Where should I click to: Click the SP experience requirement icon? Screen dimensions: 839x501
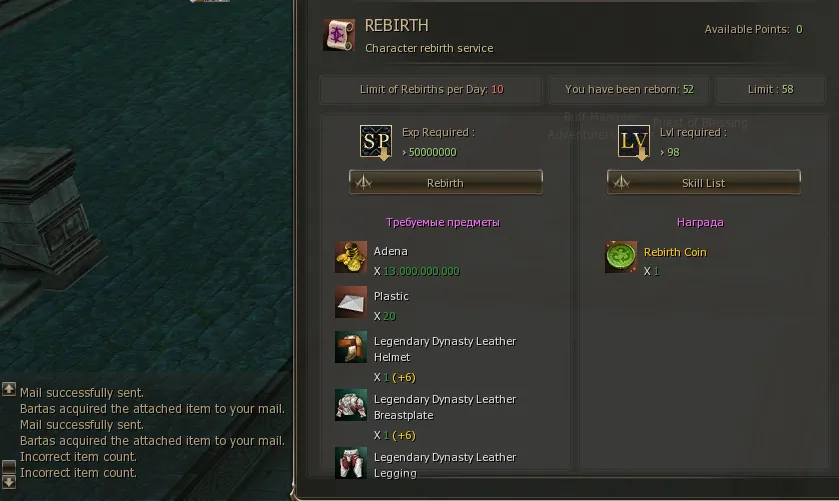376,143
